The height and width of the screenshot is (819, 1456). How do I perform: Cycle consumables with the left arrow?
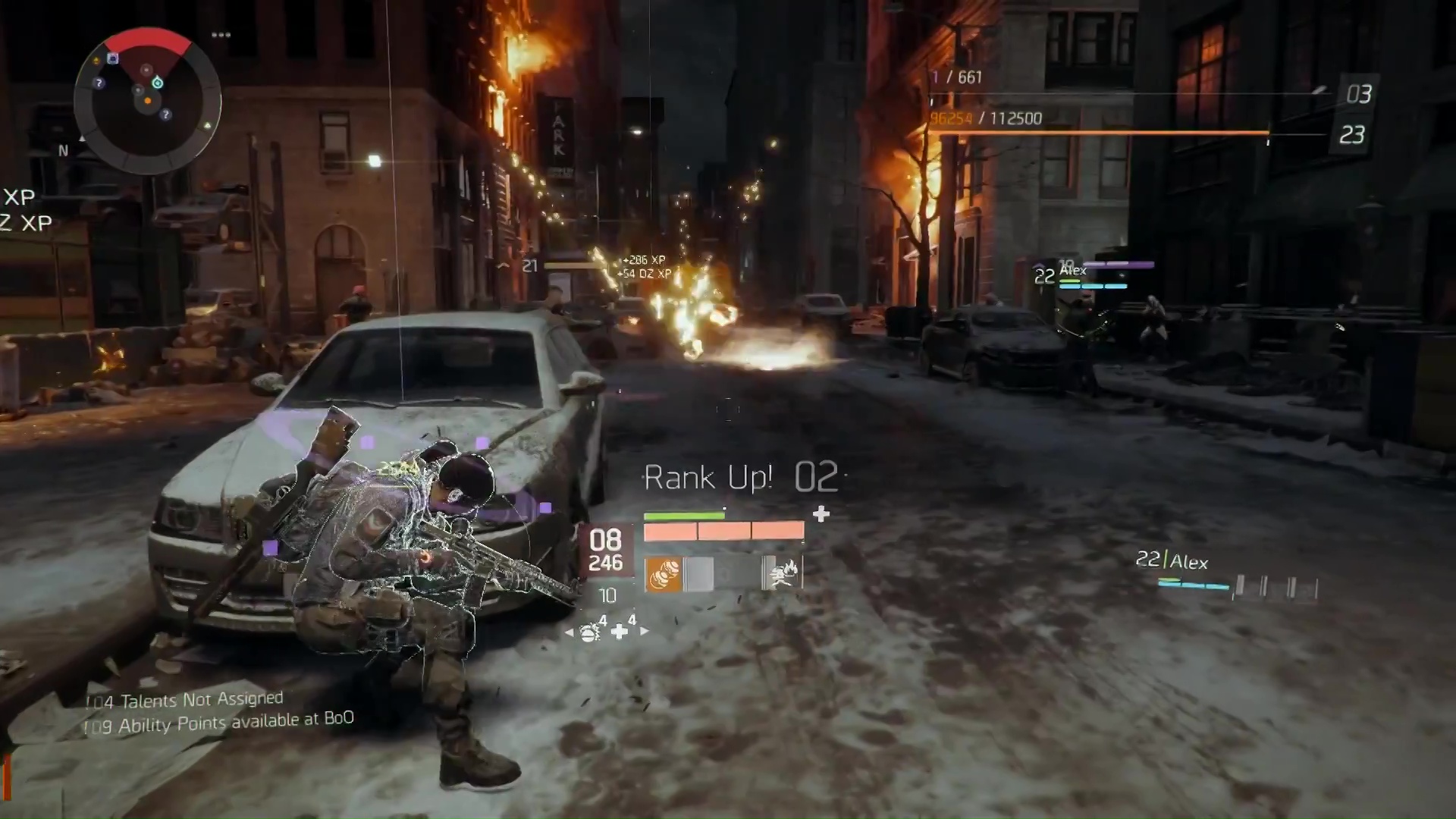click(x=569, y=632)
